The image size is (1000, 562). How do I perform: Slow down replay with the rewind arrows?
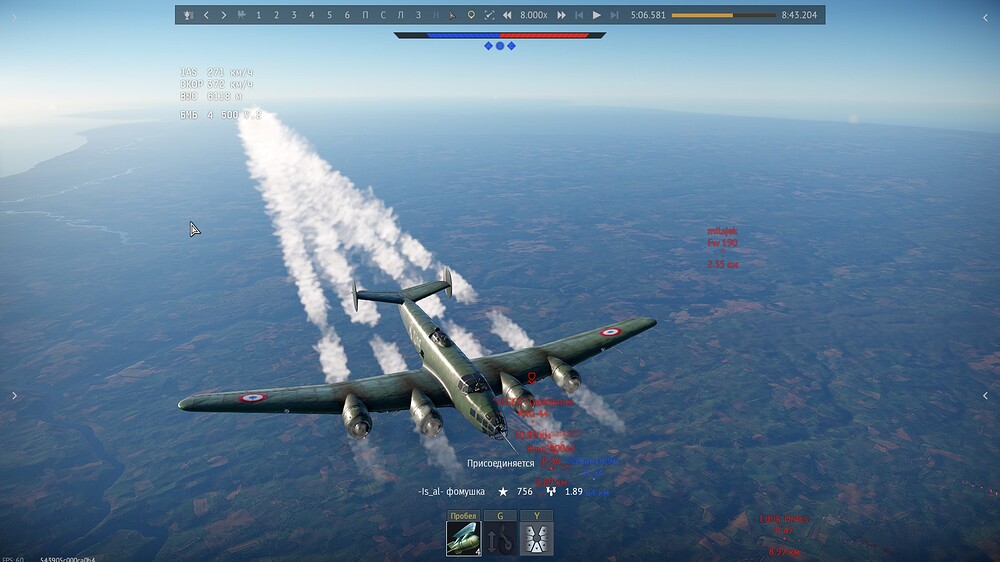click(x=507, y=15)
